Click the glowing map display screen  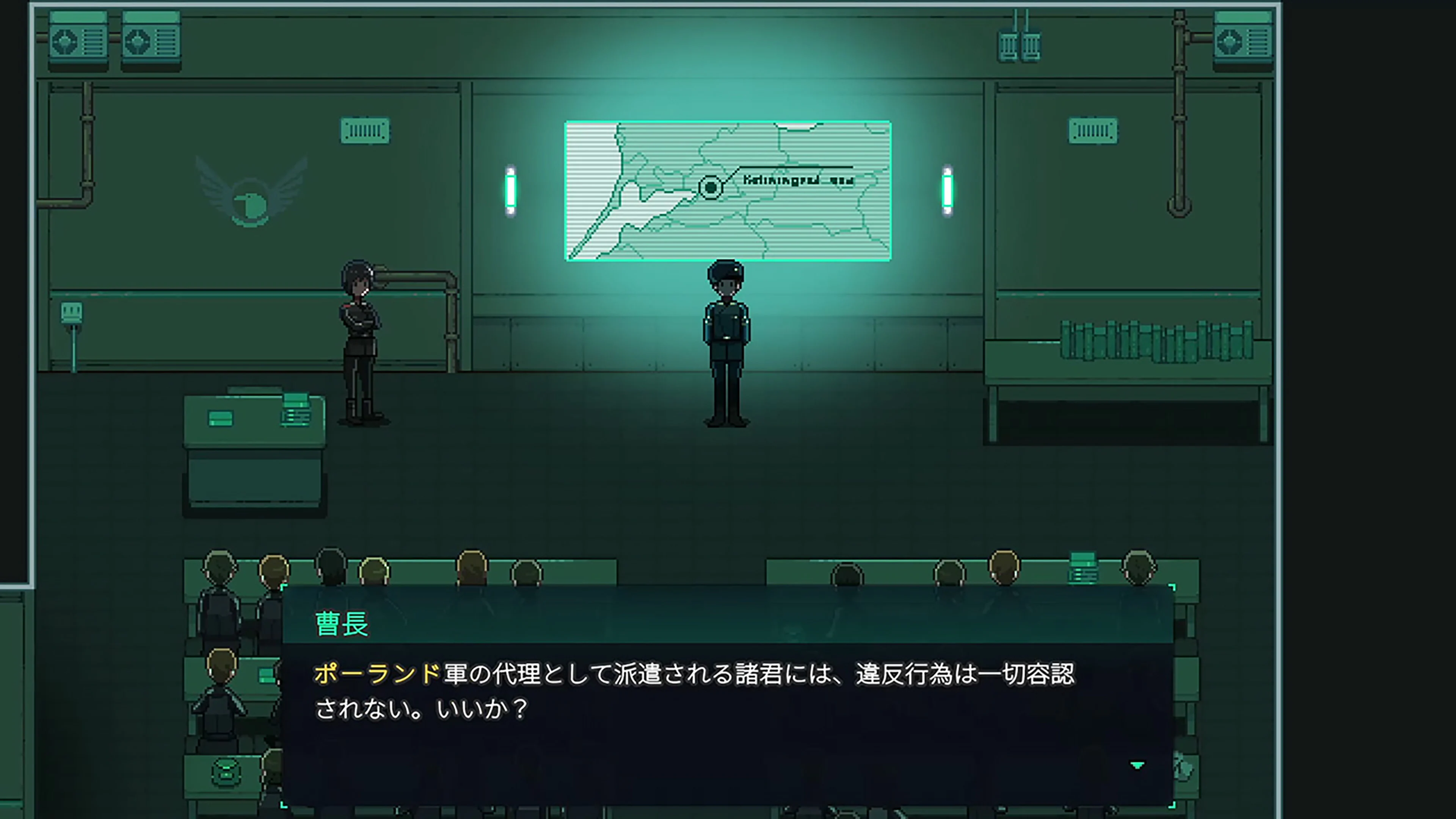coord(729,189)
